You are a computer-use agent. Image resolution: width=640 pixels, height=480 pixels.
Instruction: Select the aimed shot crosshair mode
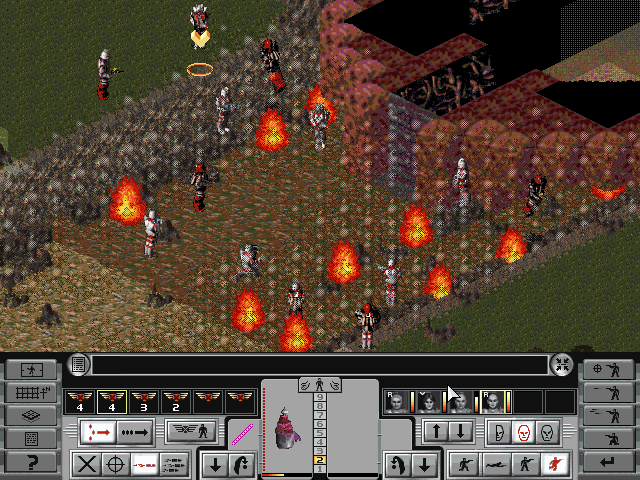click(x=116, y=464)
